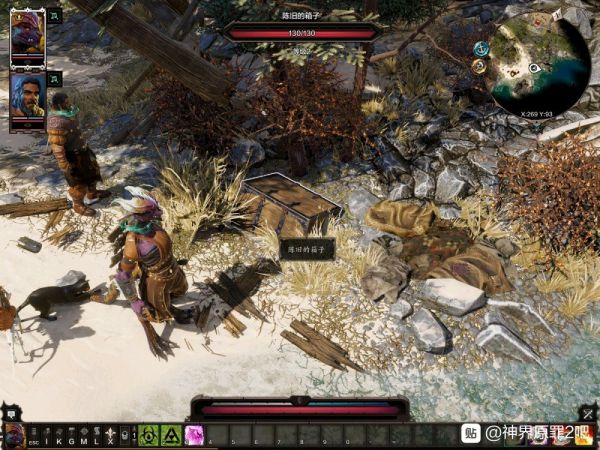Open the map with the M button
The width and height of the screenshot is (600, 450).
(84, 435)
